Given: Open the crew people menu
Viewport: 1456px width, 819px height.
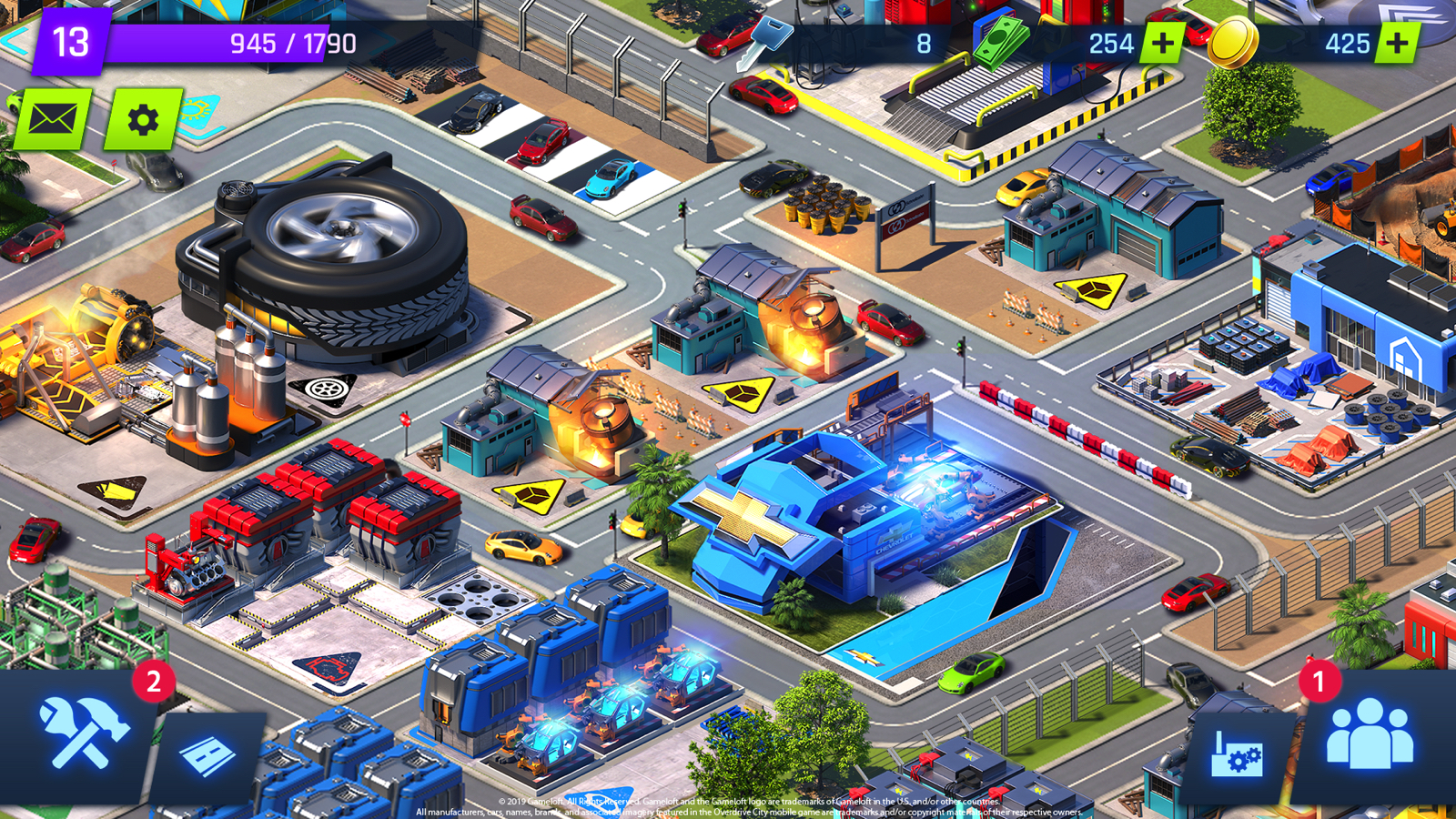Looking at the screenshot, I should coord(1370,735).
